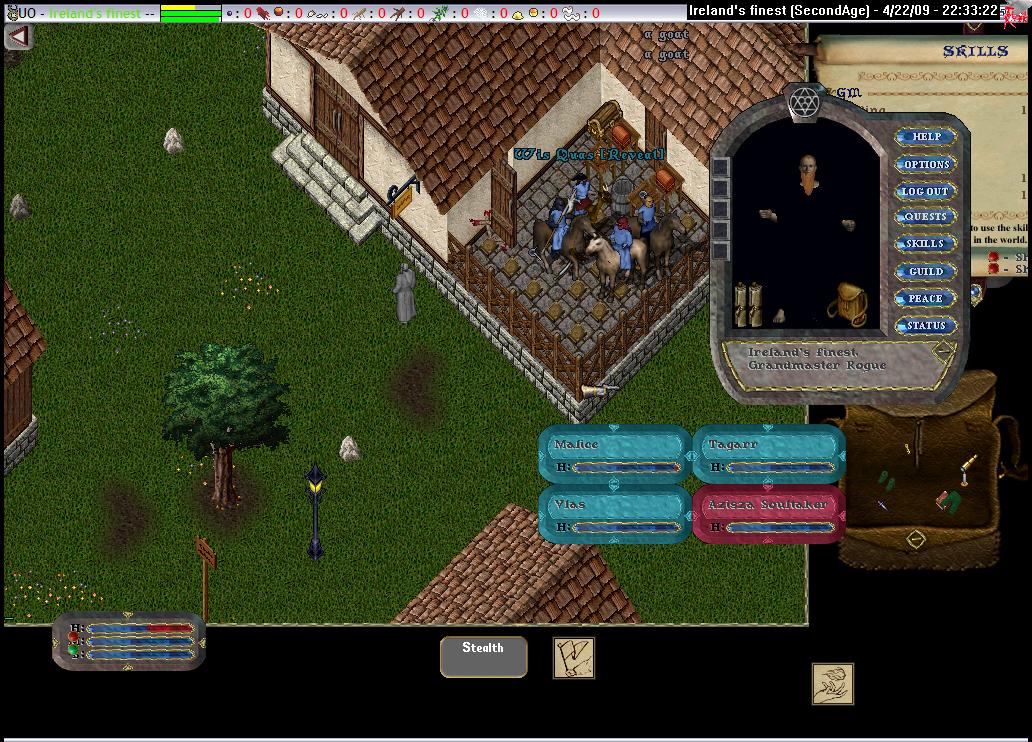Select the Malice health bar
The width and height of the screenshot is (1032, 742).
[614, 453]
